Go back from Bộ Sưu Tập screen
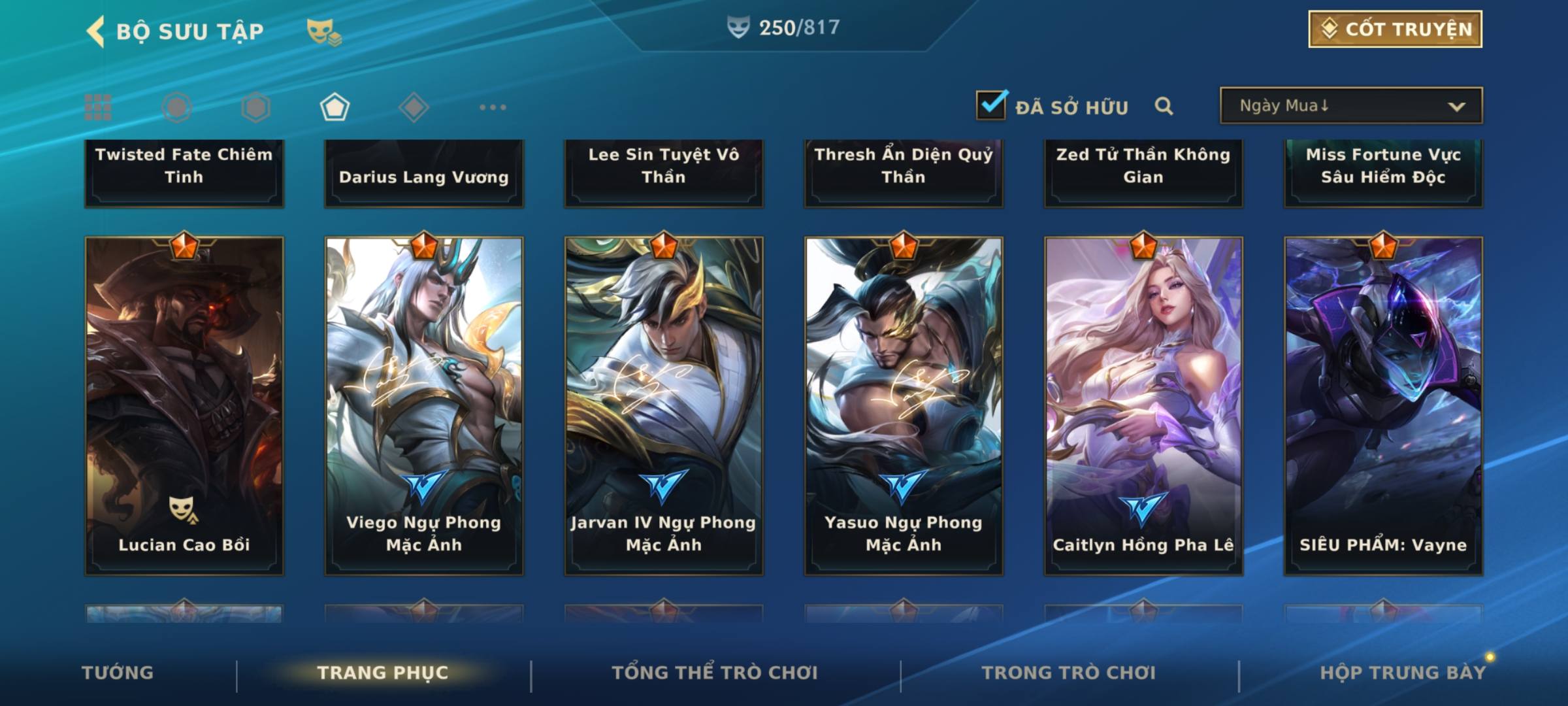Screen dimensions: 1568x706 (96, 31)
